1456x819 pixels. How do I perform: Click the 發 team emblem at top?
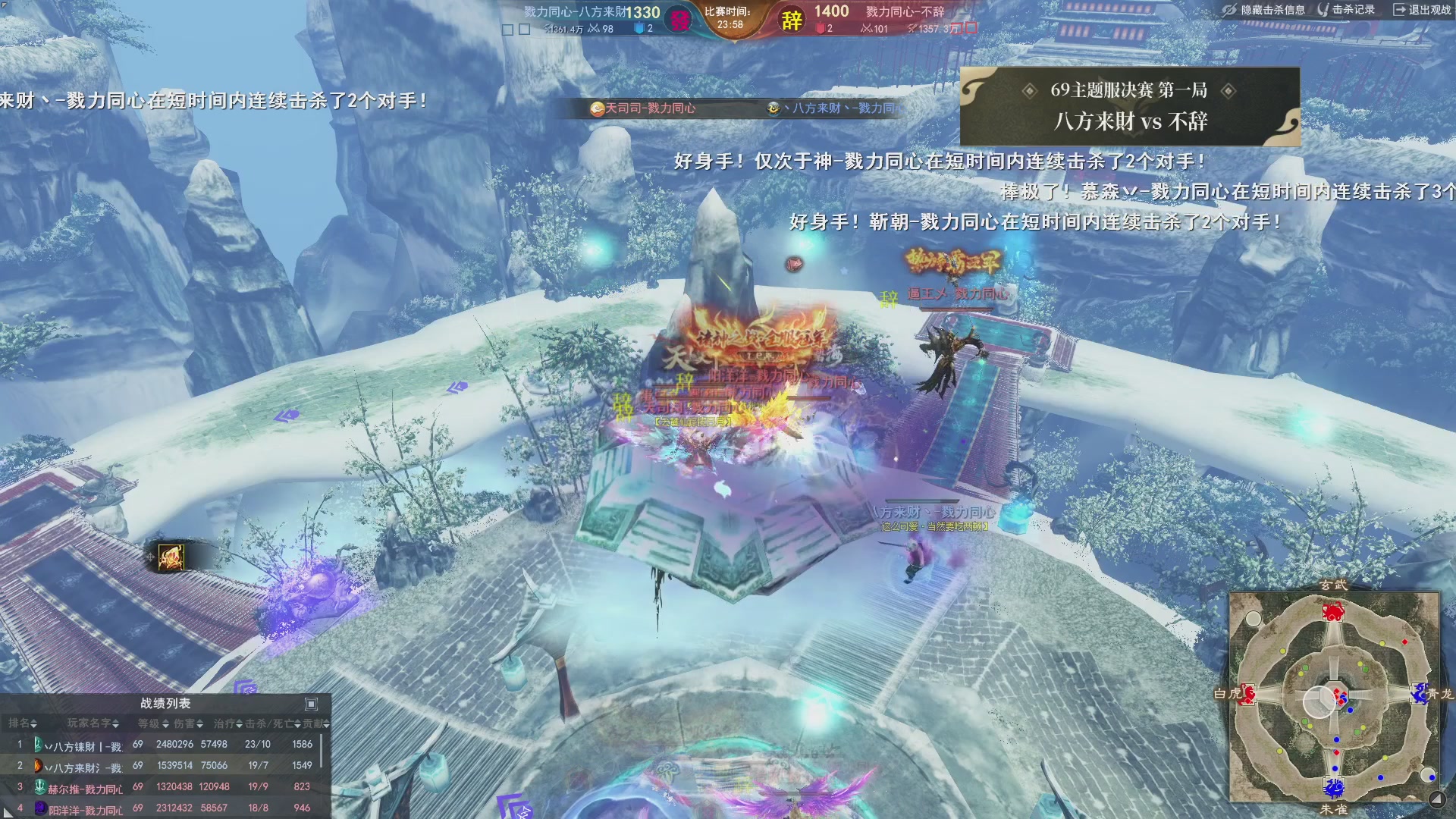pyautogui.click(x=680, y=20)
